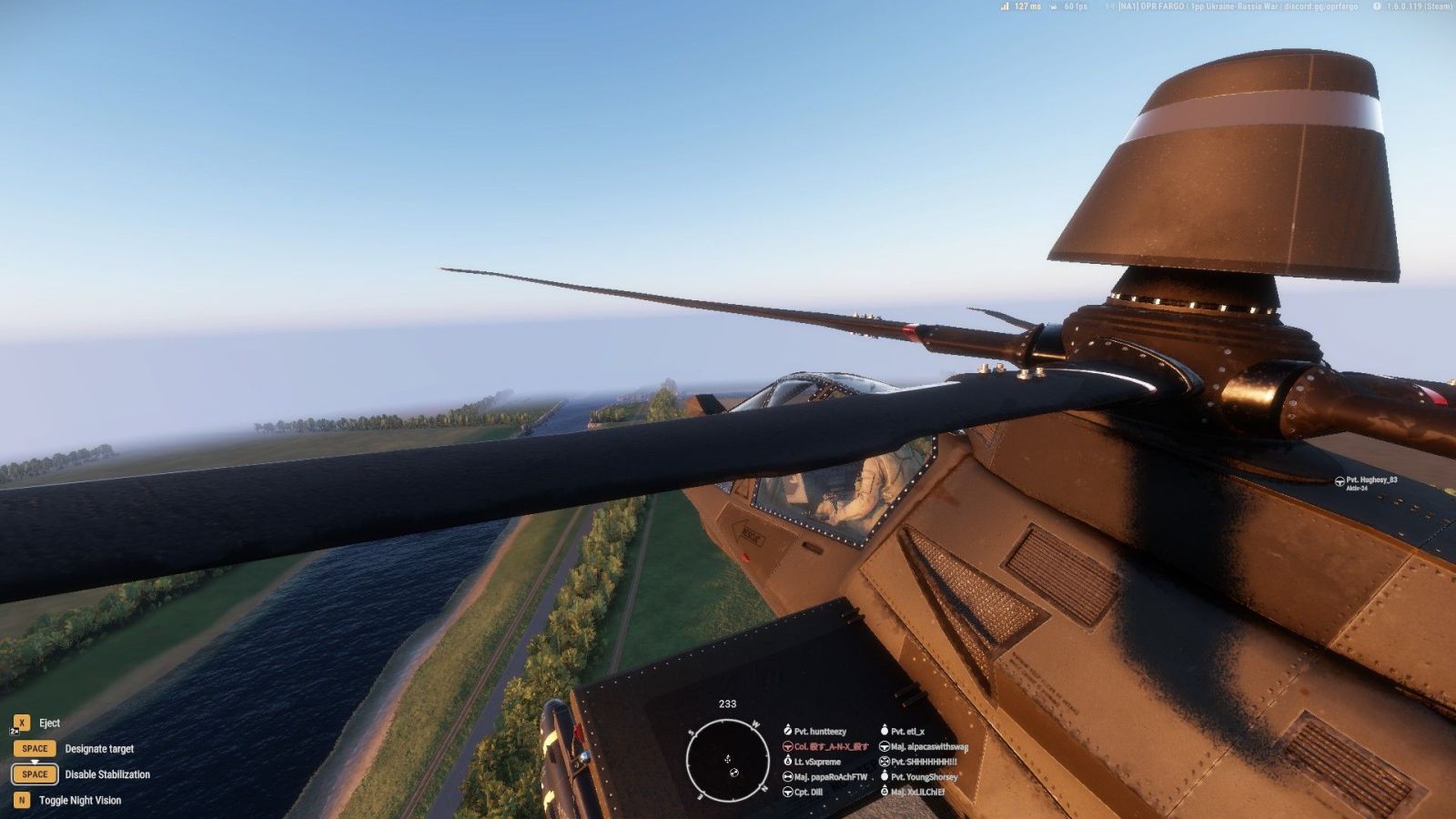Select Pvt. SHHHHHHH!!! in the squad list
This screenshot has height=819, width=1456.
[x=923, y=762]
